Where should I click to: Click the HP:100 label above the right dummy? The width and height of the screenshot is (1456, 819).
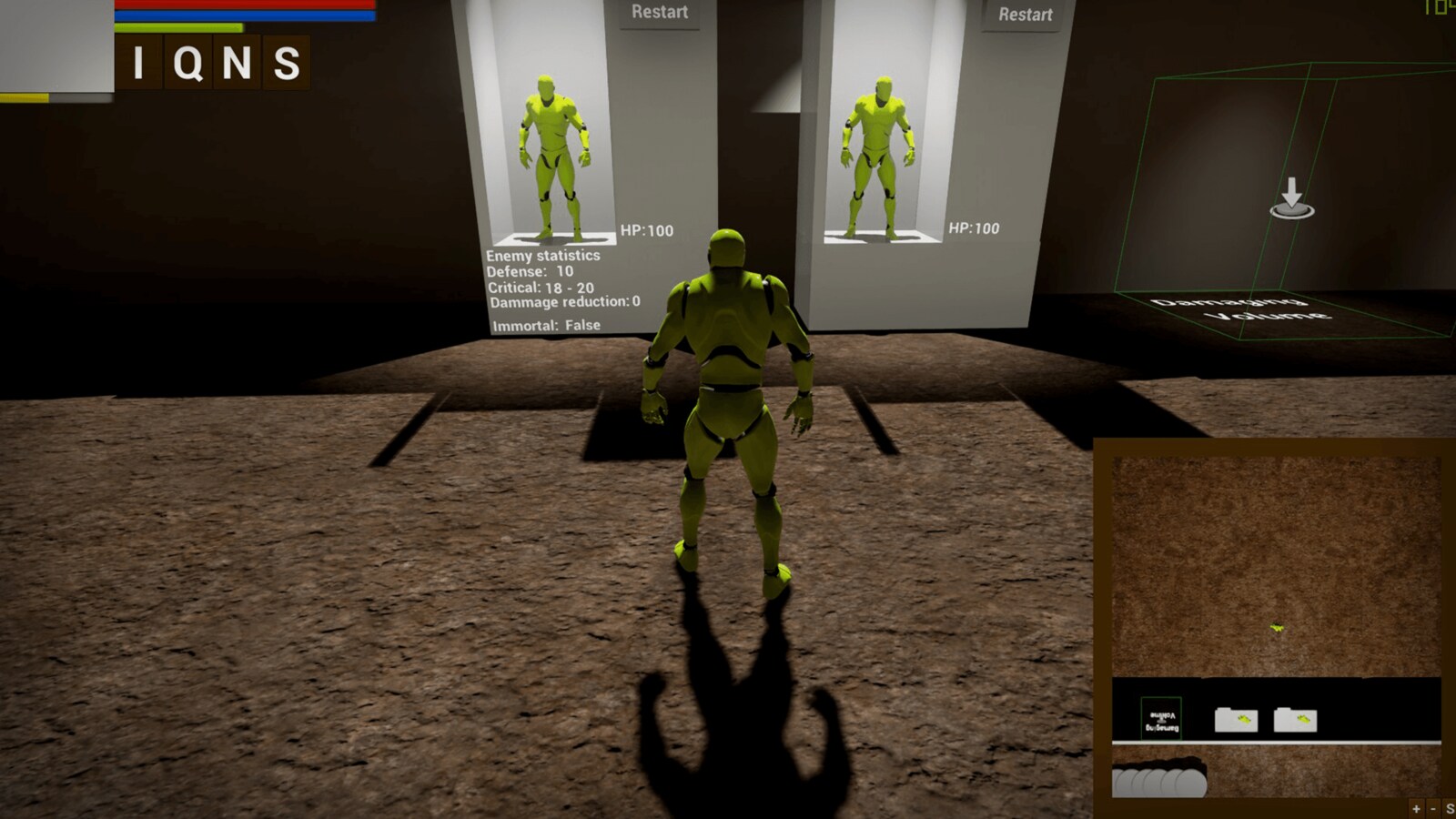(975, 227)
